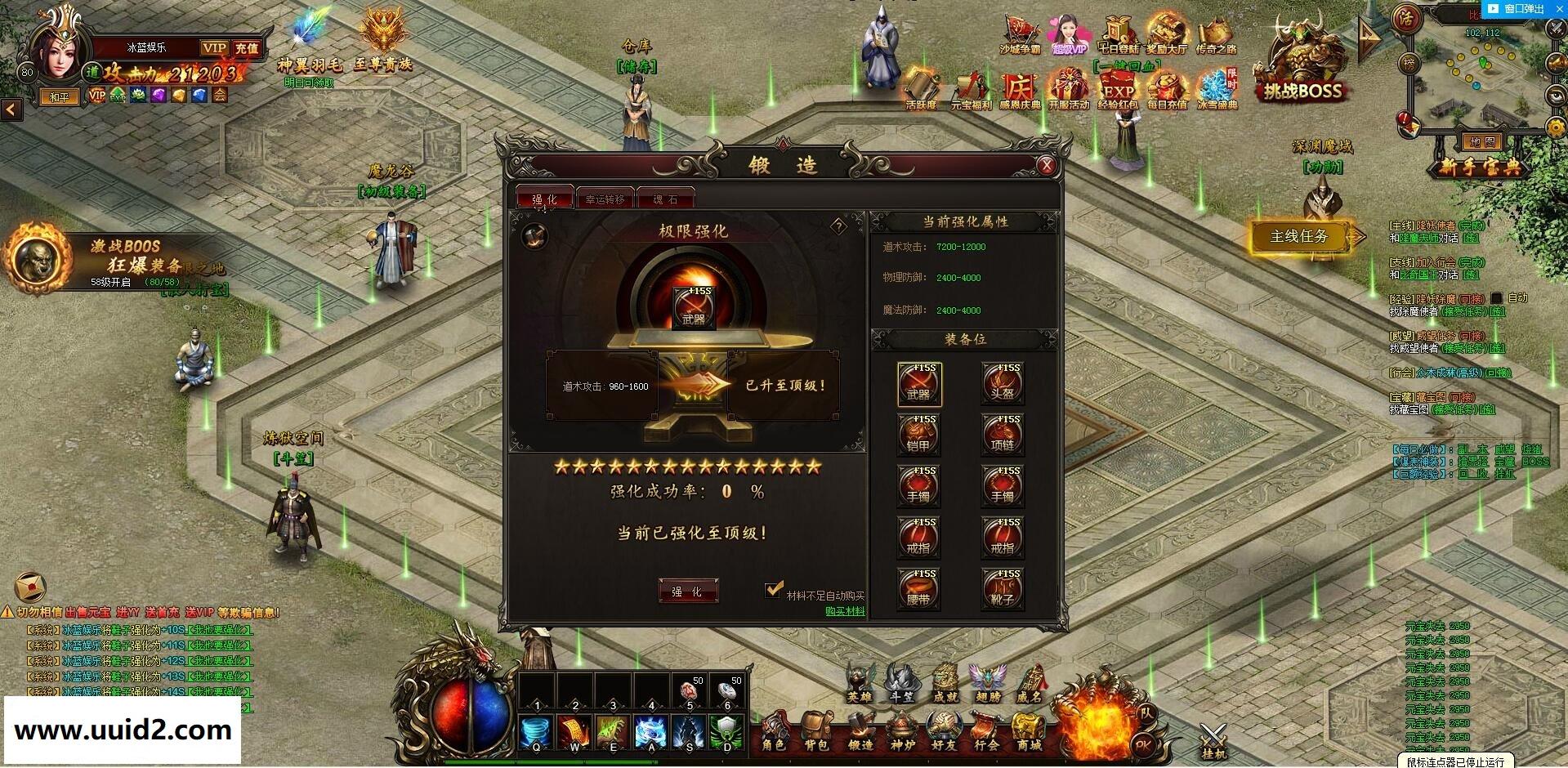Click the 强化 enhance button
The width and height of the screenshot is (1568, 768).
coord(689,590)
